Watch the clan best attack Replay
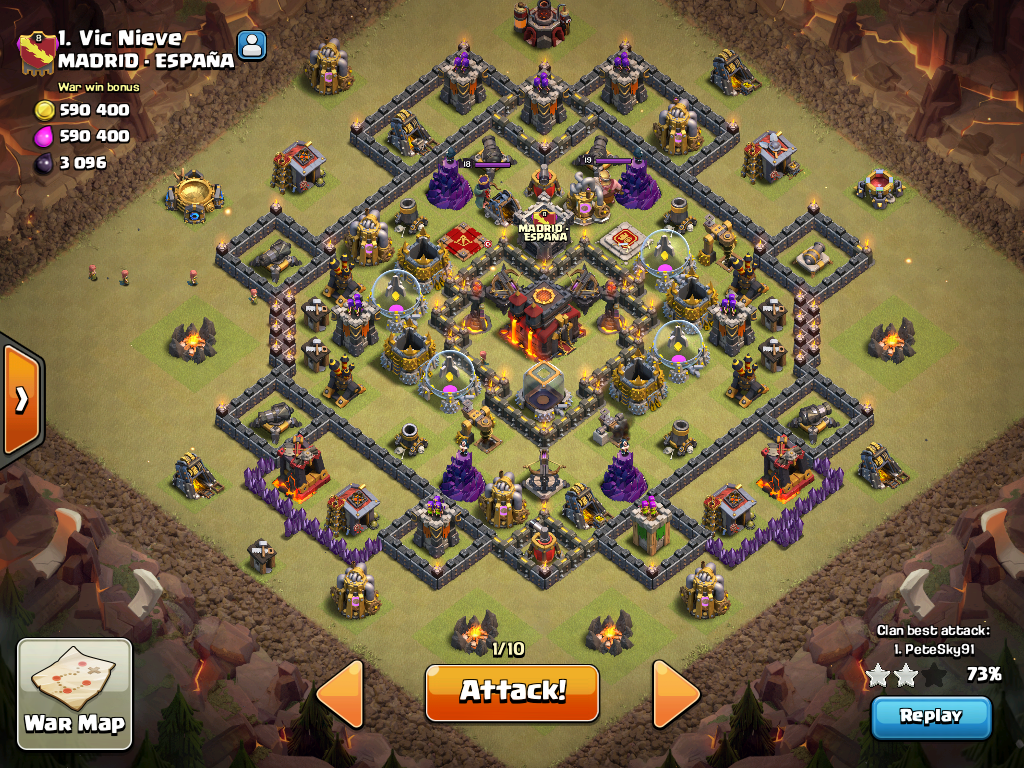This screenshot has width=1024, height=768. coord(930,716)
